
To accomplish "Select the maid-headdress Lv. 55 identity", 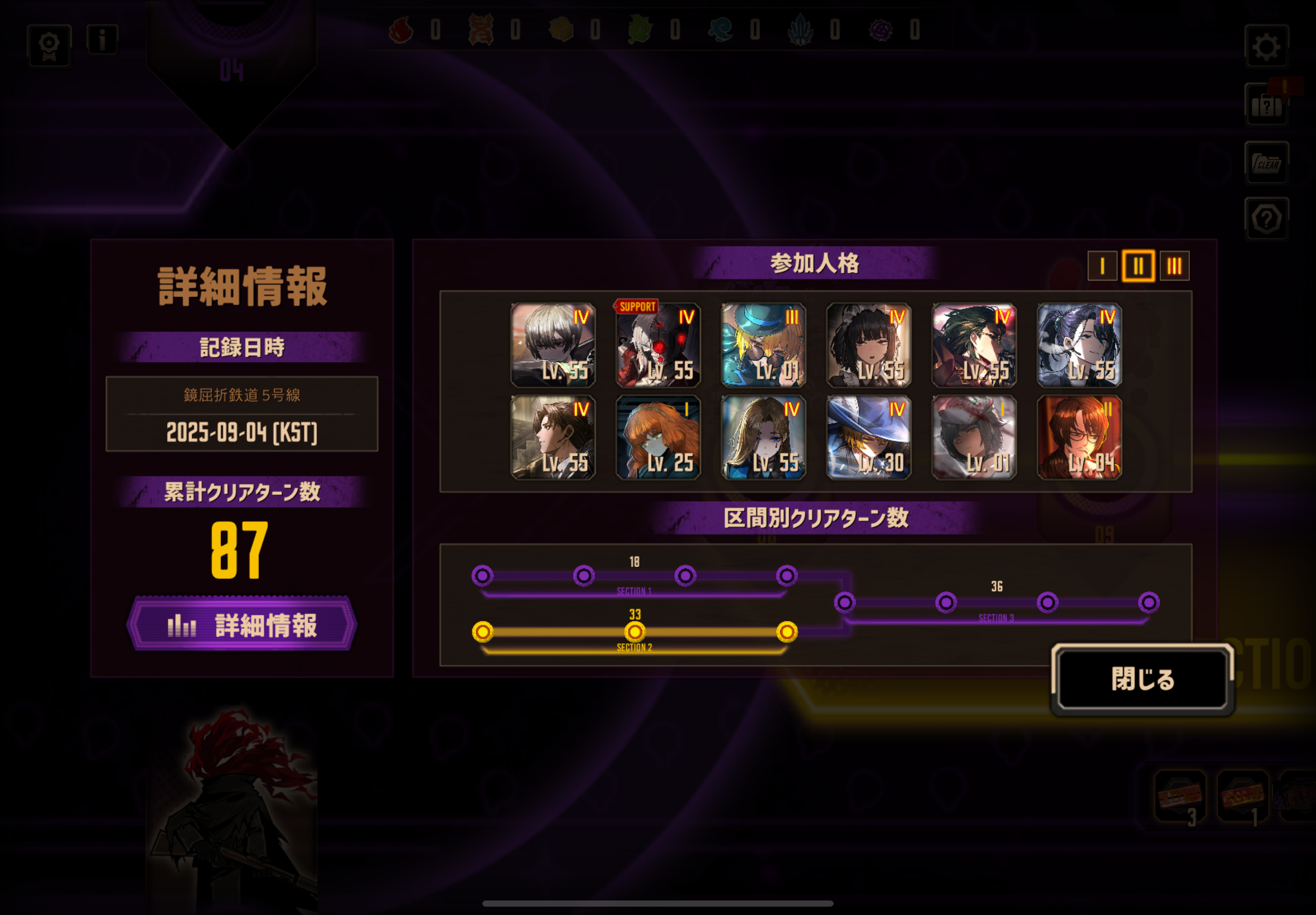I will 869,345.
